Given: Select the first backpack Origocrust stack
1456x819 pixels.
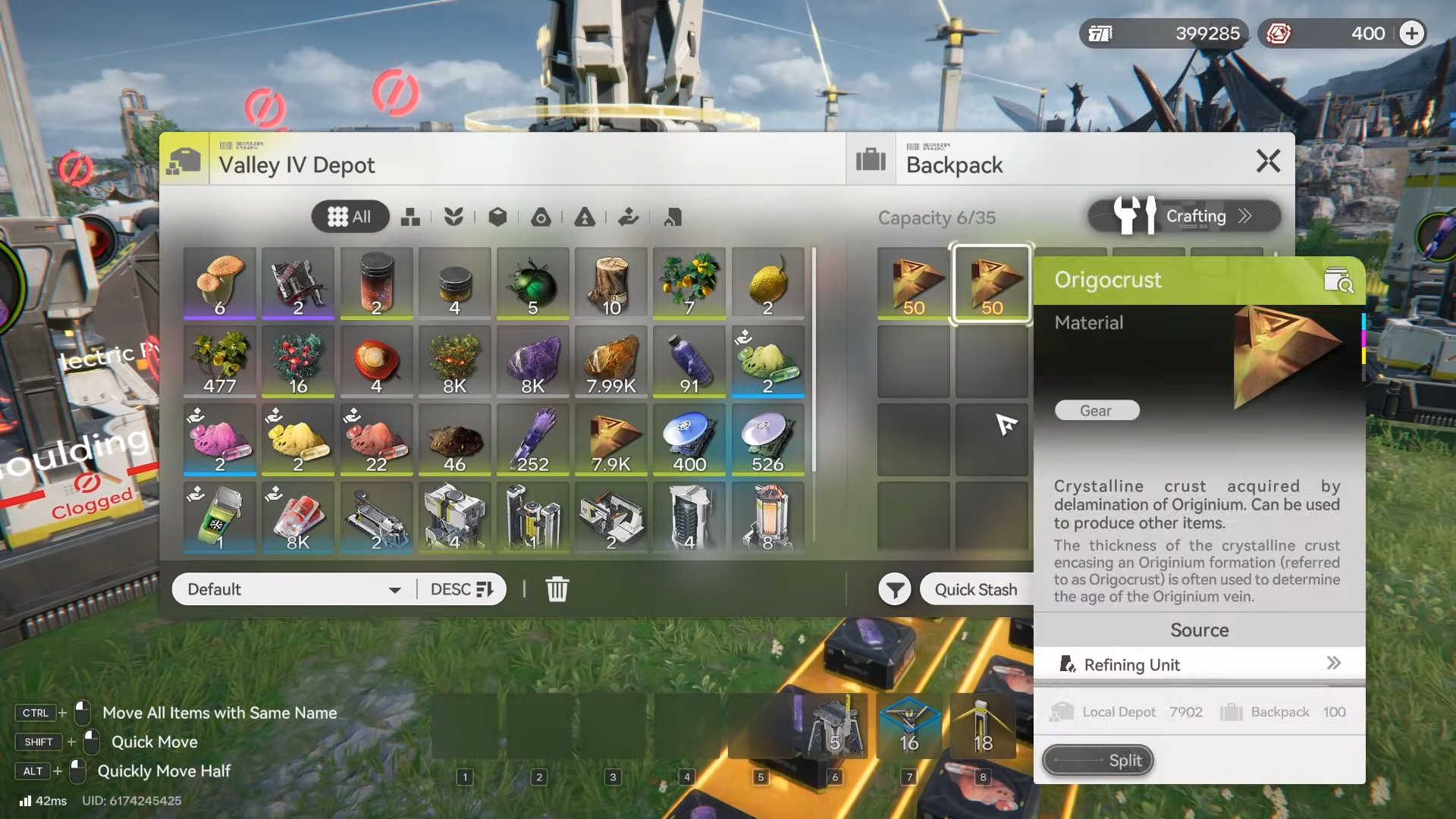Looking at the screenshot, I should point(913,284).
